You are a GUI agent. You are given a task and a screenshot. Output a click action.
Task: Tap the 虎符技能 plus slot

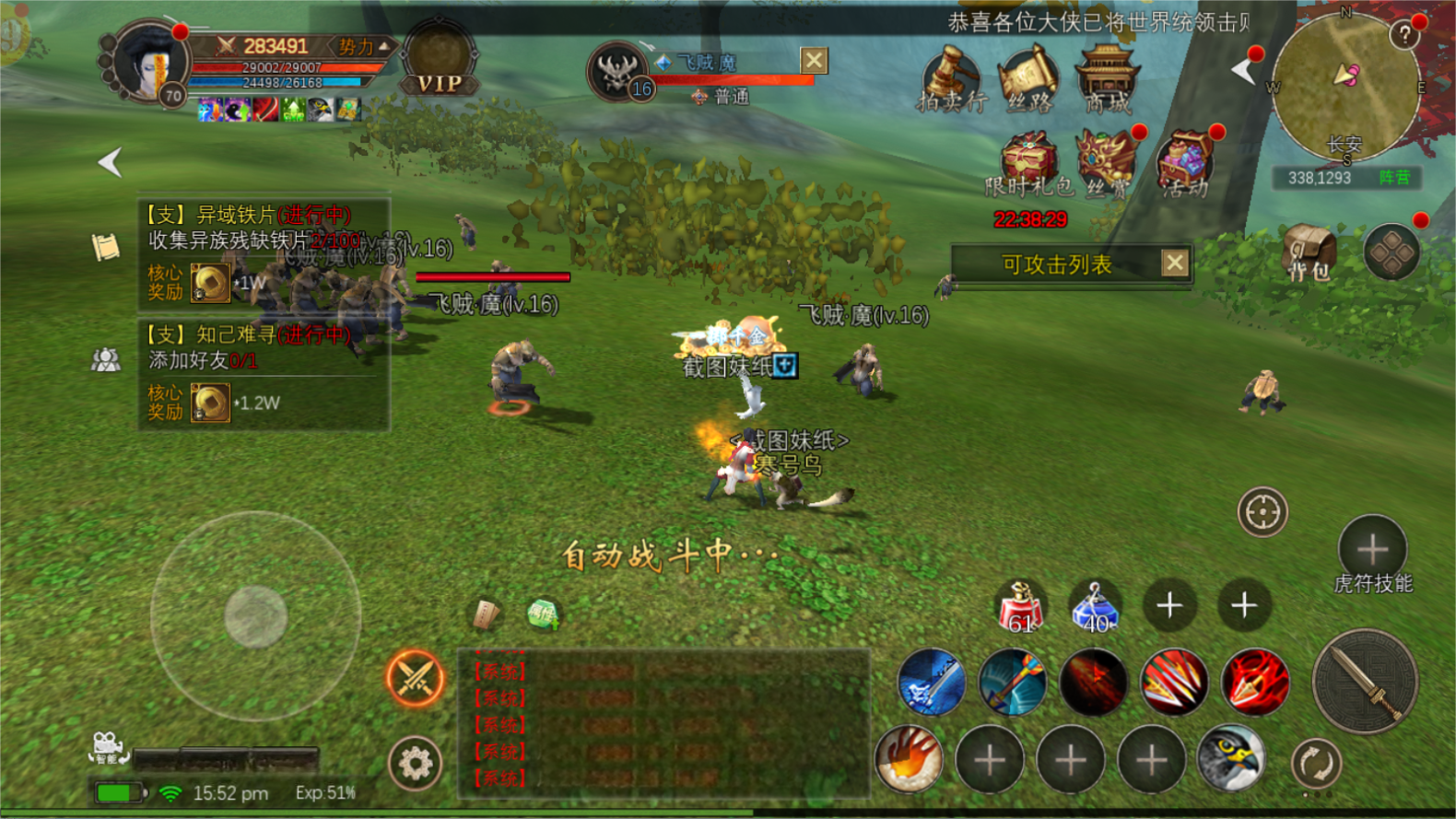[x=1372, y=549]
